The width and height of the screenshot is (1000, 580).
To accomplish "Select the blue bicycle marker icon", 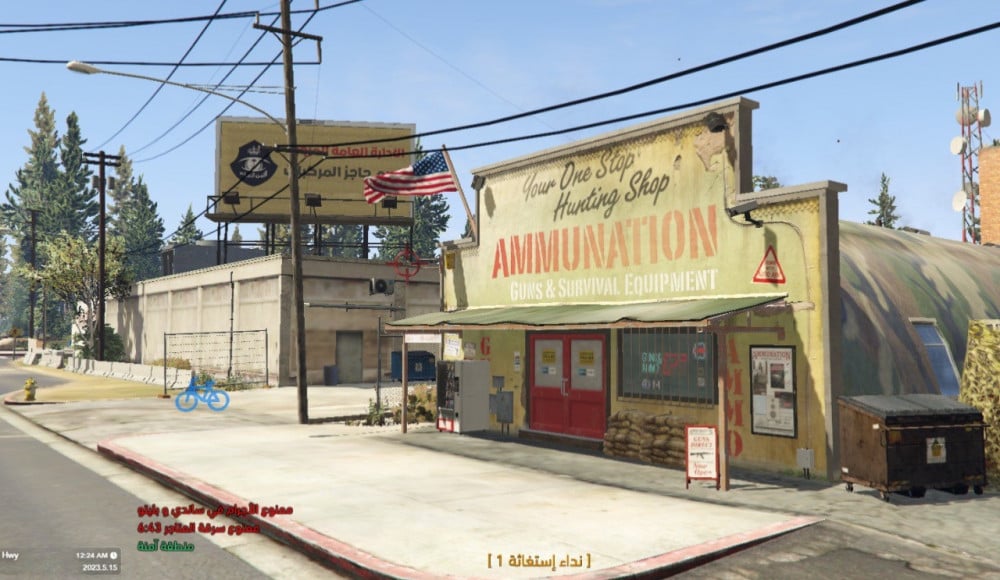I will (202, 394).
